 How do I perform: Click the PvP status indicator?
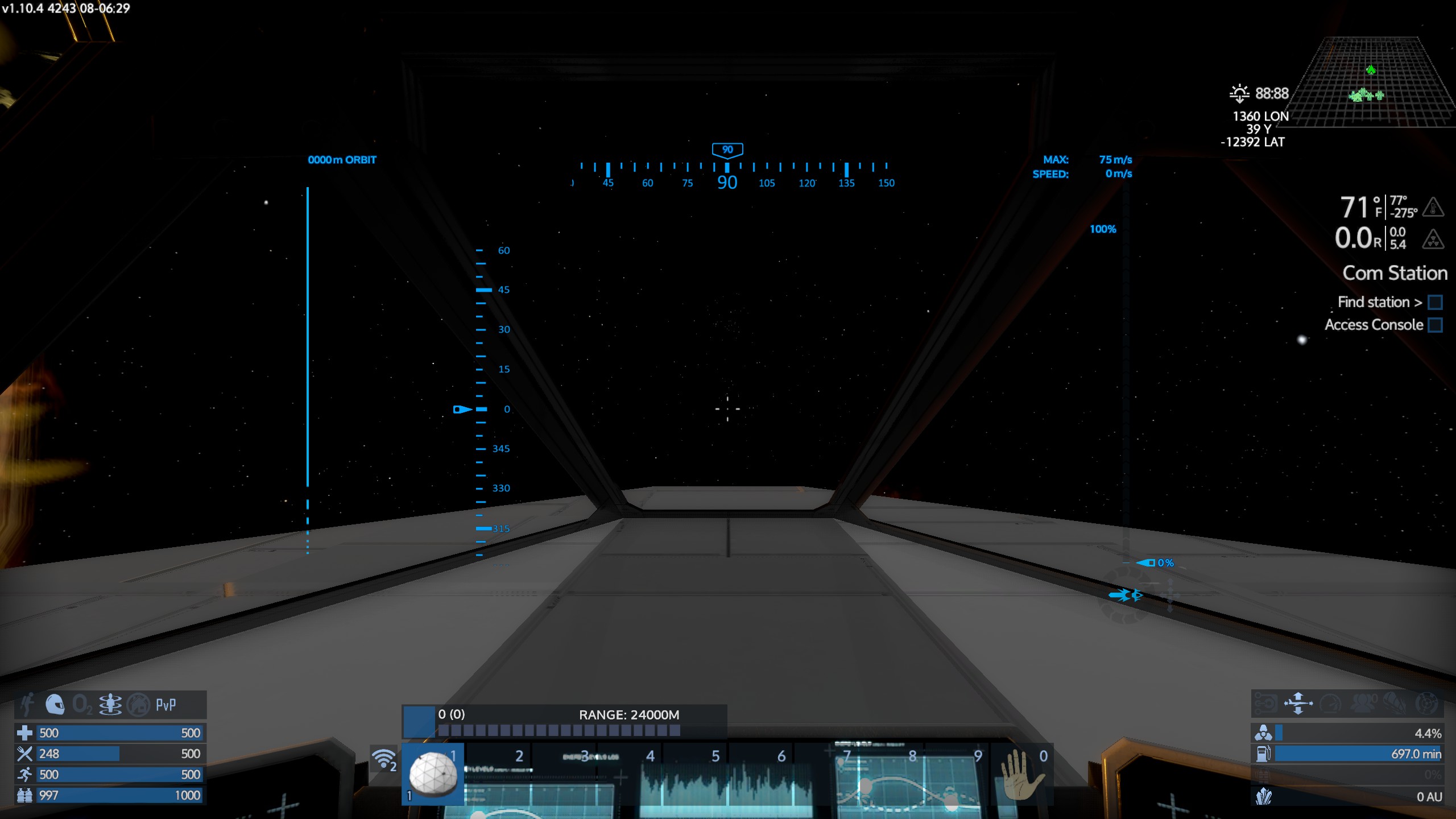pyautogui.click(x=166, y=705)
